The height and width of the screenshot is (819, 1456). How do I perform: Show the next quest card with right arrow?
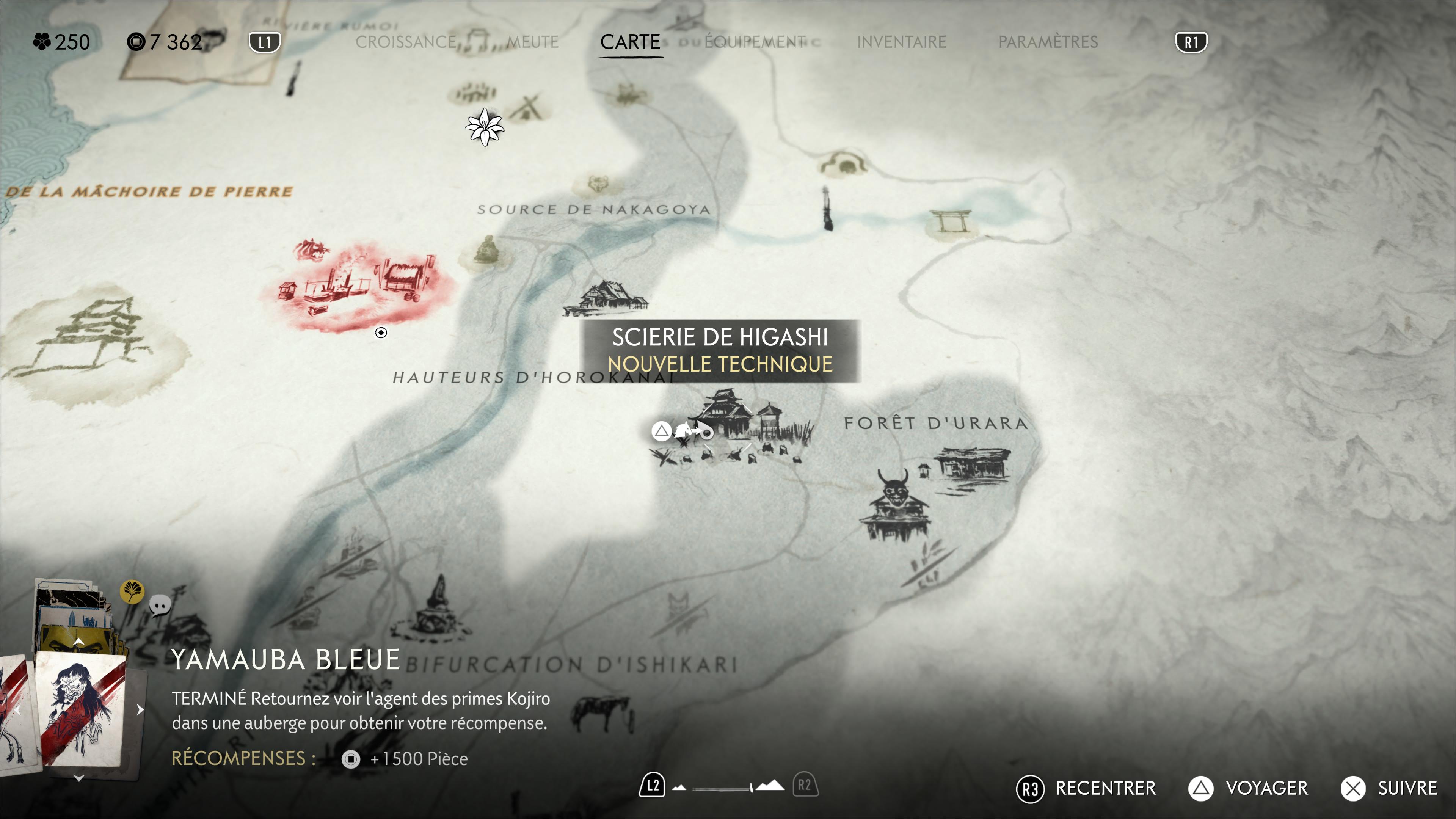tap(140, 710)
